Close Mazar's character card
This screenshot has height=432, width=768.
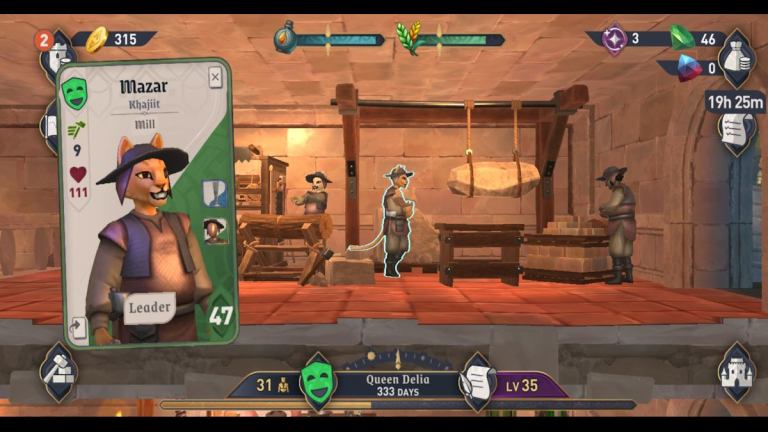pyautogui.click(x=215, y=78)
